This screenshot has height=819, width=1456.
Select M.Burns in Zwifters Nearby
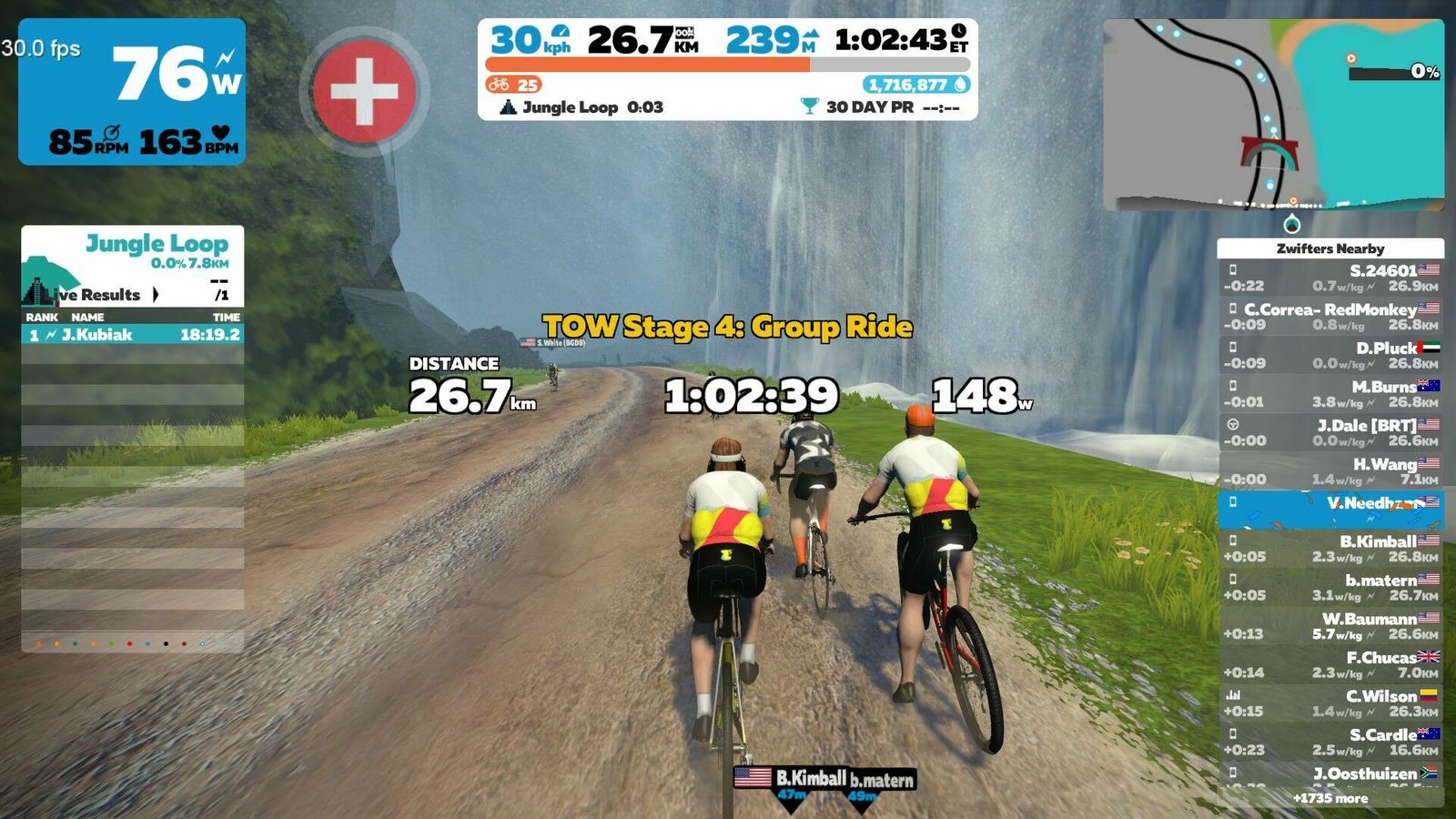[x=1330, y=394]
